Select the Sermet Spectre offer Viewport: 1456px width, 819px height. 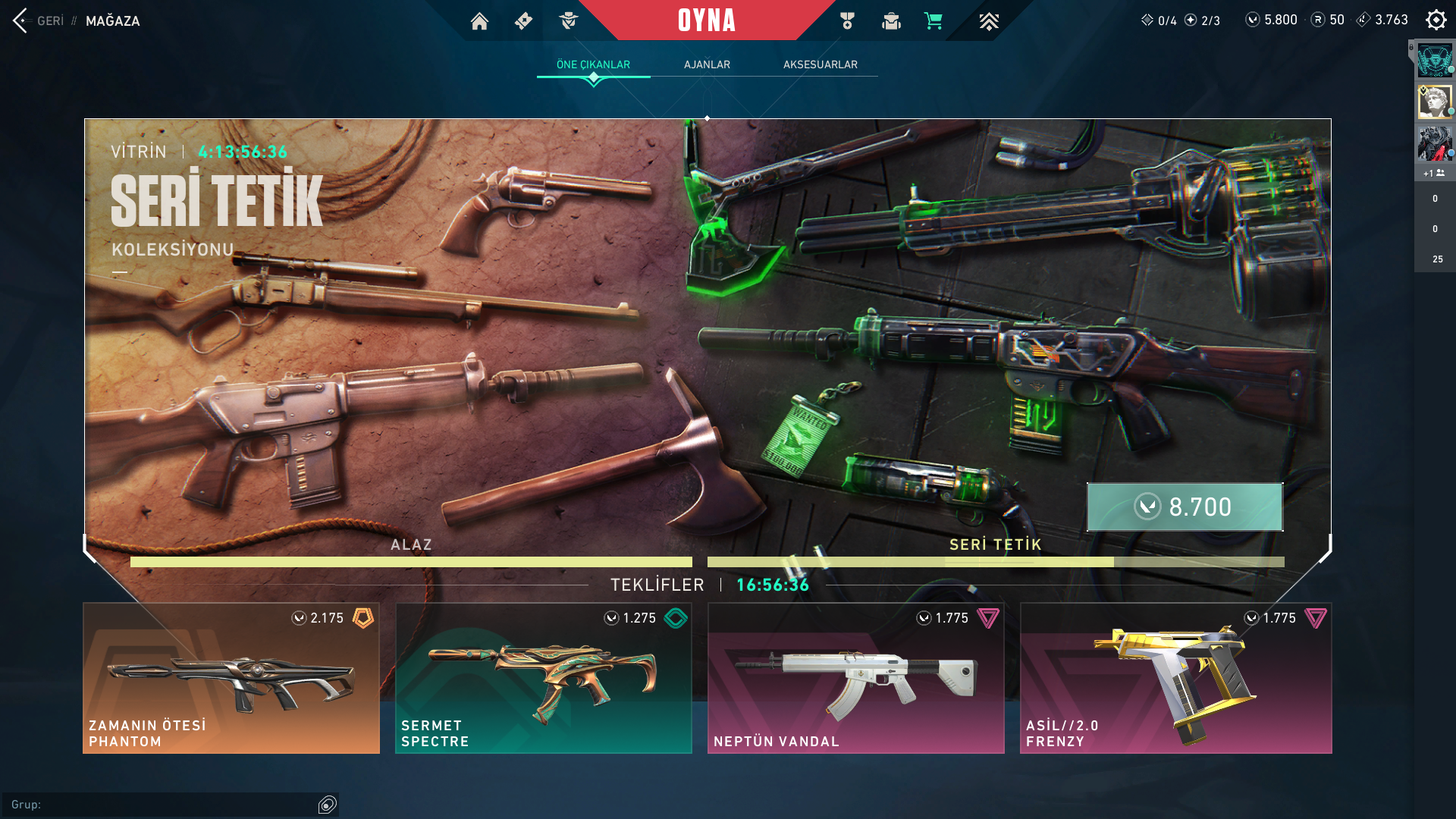(544, 678)
